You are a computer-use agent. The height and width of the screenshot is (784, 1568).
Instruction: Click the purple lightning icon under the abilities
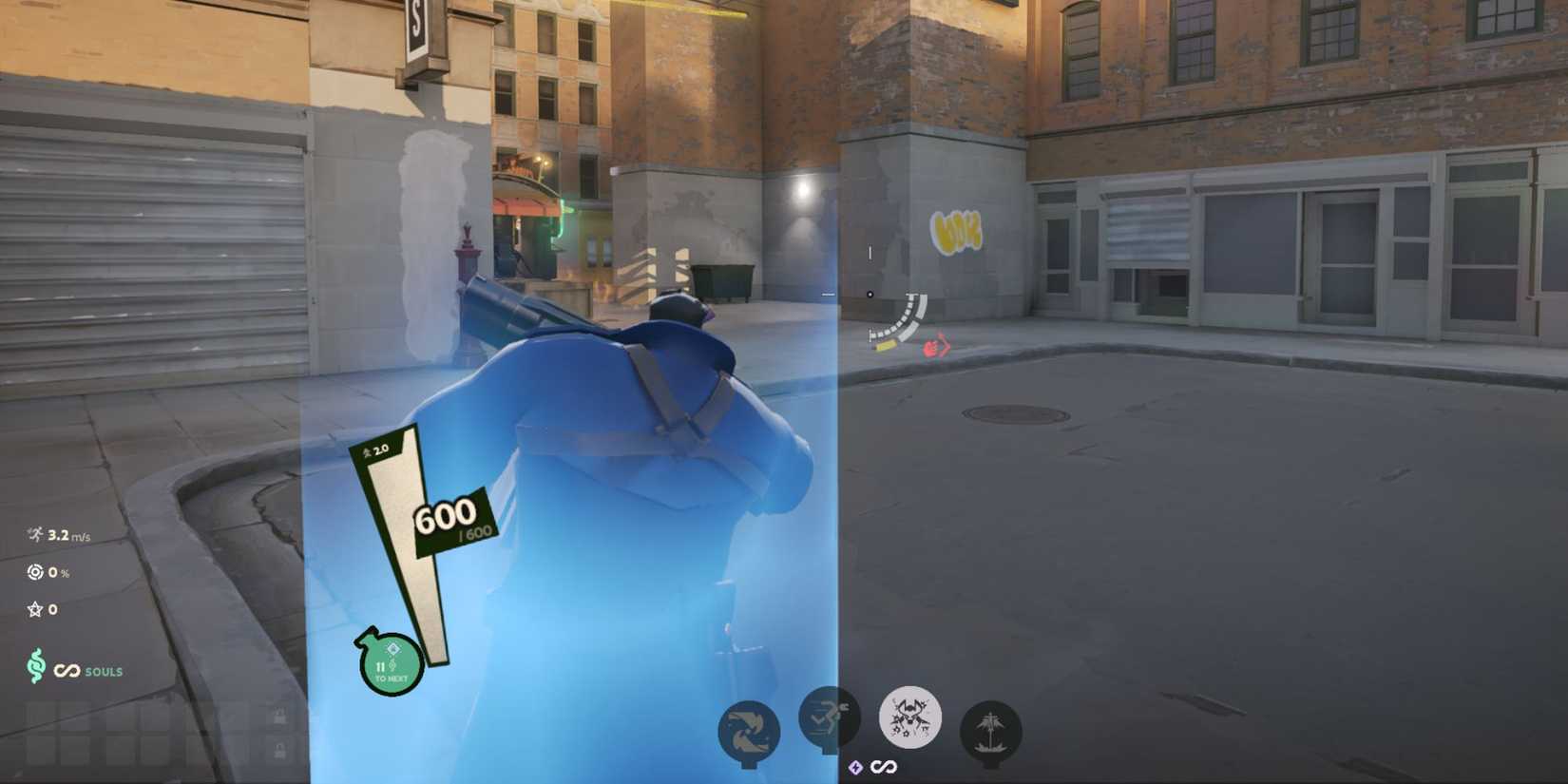click(x=856, y=768)
